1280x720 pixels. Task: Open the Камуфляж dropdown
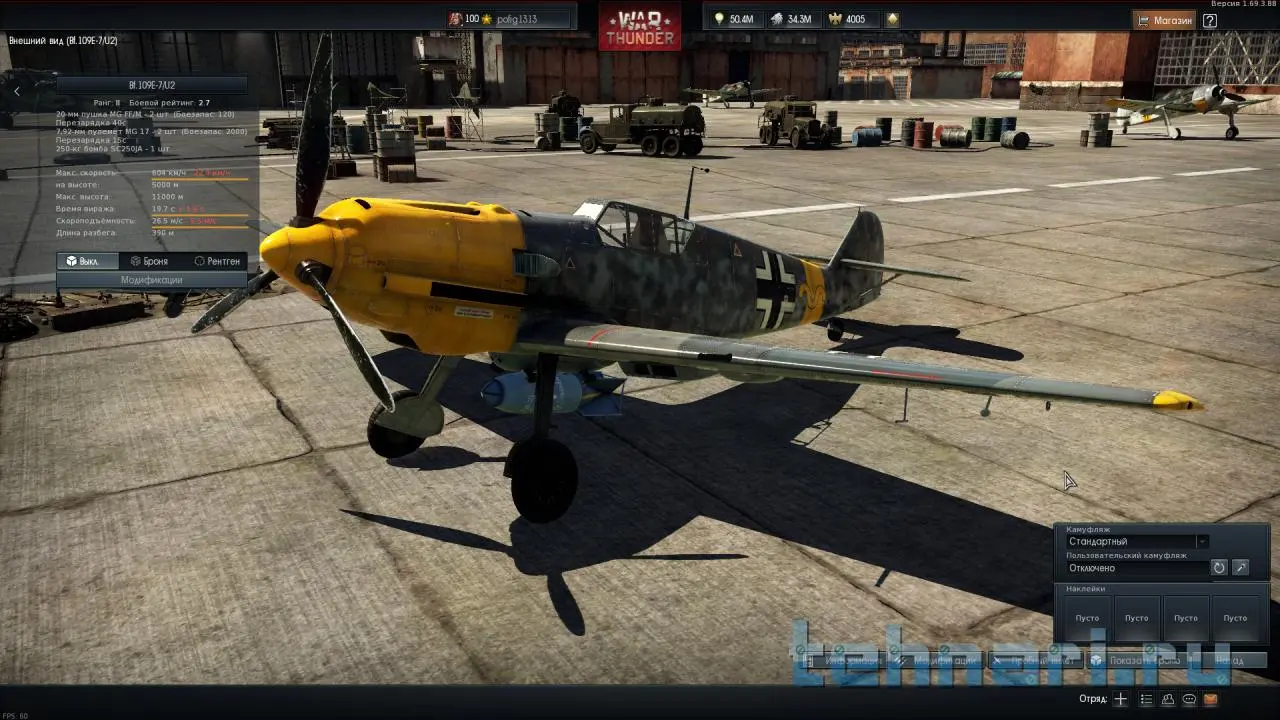click(1138, 542)
